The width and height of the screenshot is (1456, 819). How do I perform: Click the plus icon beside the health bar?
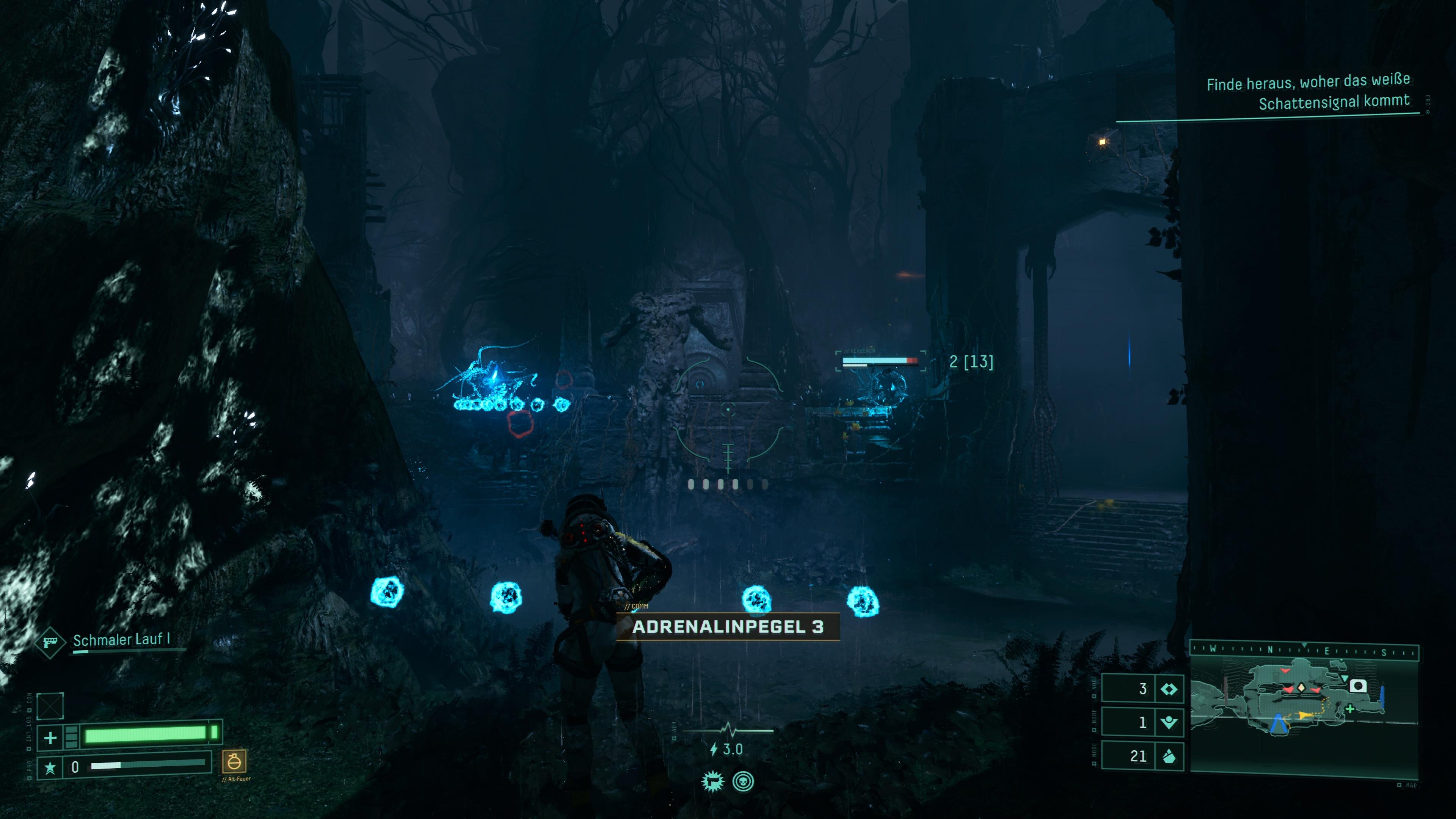coord(50,737)
